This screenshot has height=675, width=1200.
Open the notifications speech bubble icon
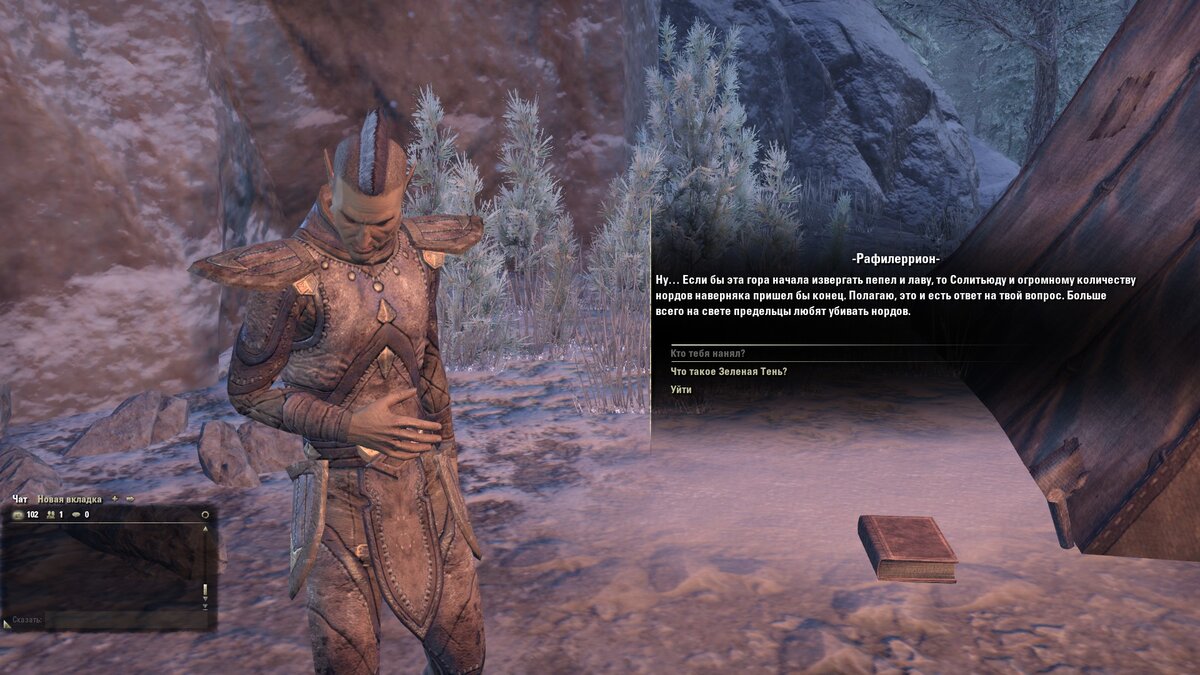(75, 515)
